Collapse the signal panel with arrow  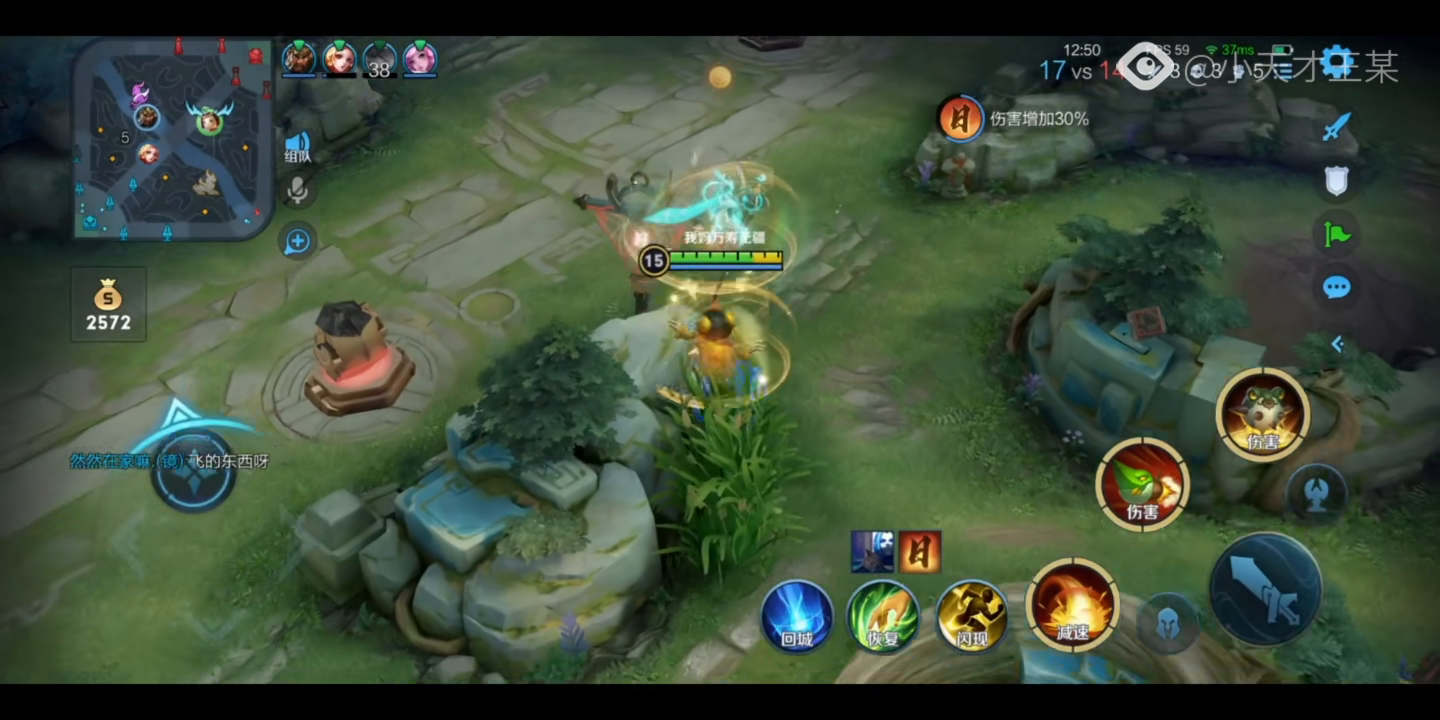1336,344
